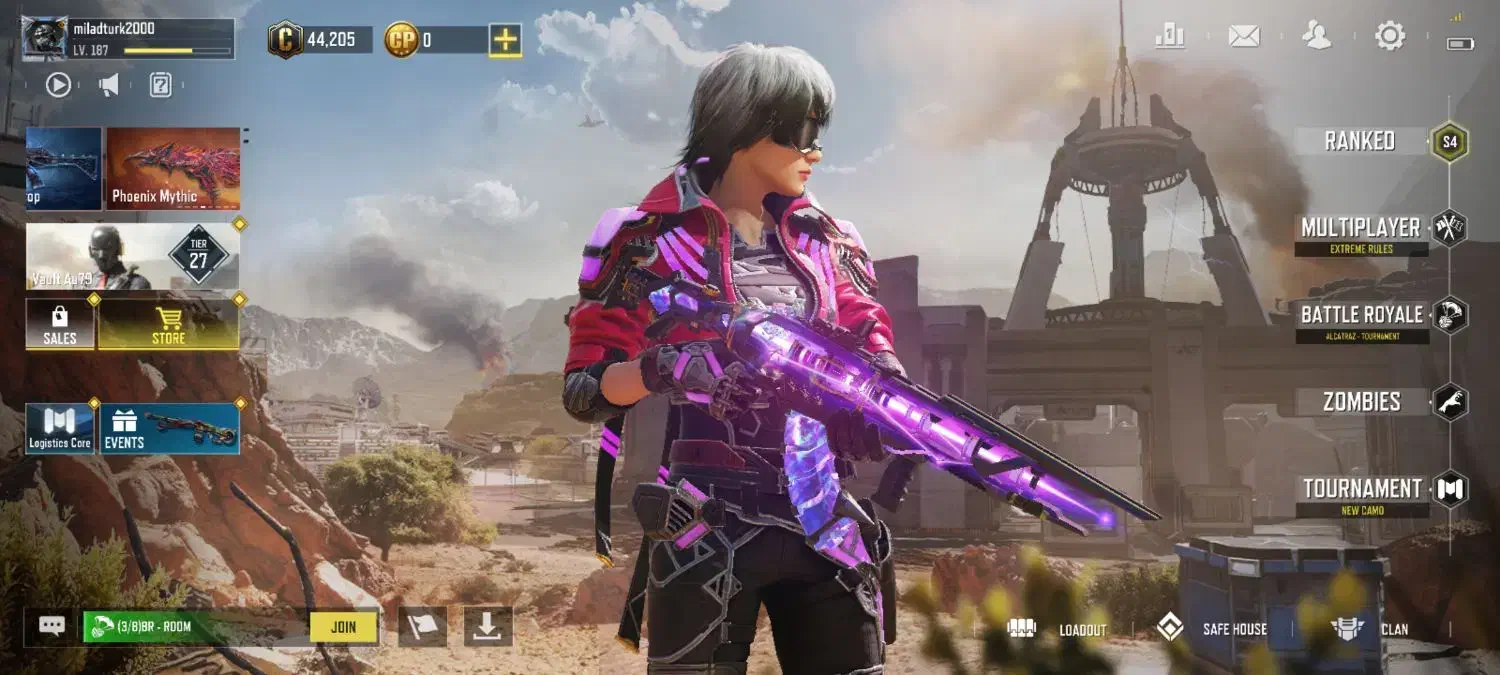The image size is (1500, 675).
Task: Open the Events page
Action: 169,428
